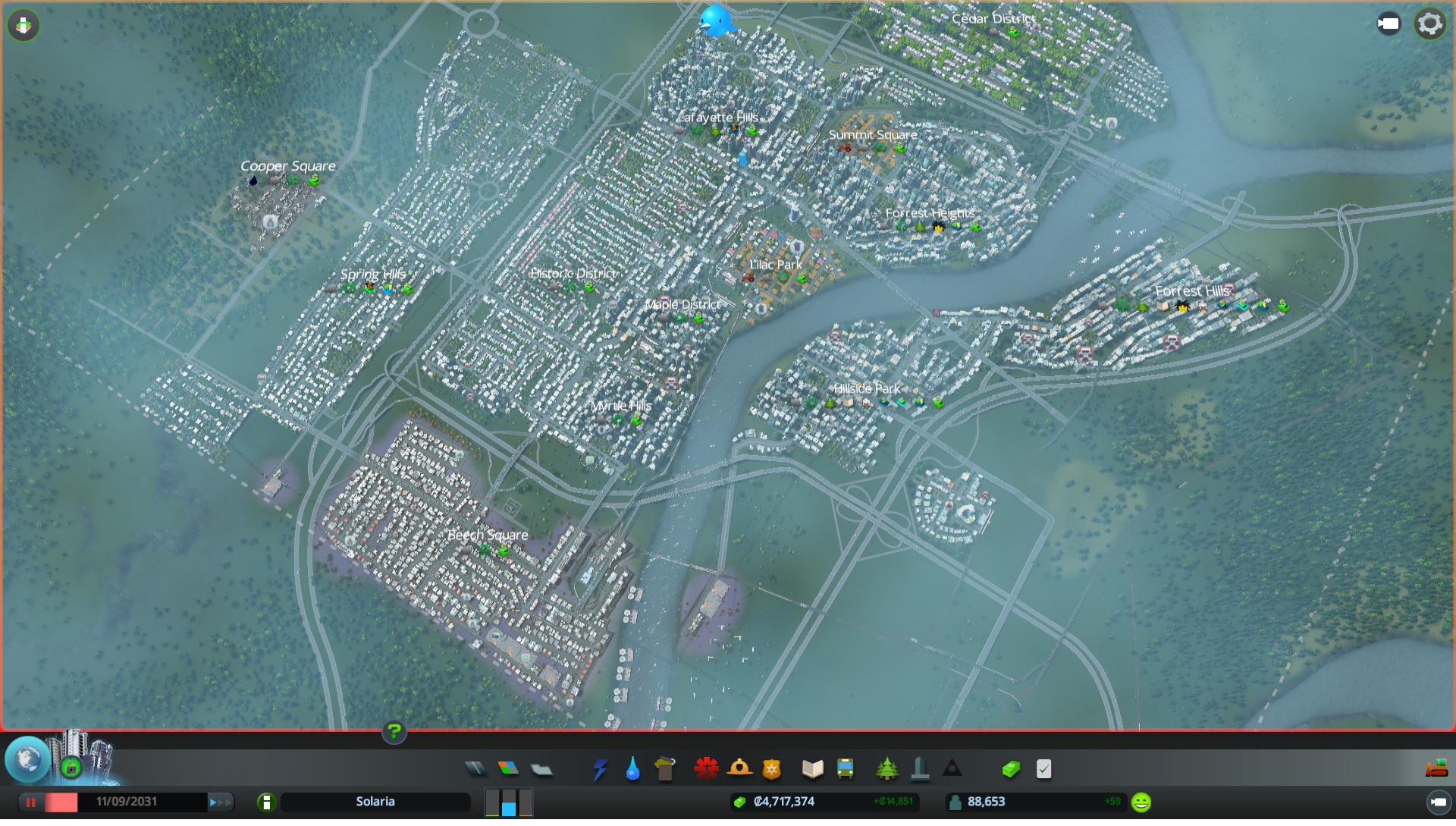1456x826 pixels.
Task: Open the bulldozer tool
Action: click(1436, 769)
